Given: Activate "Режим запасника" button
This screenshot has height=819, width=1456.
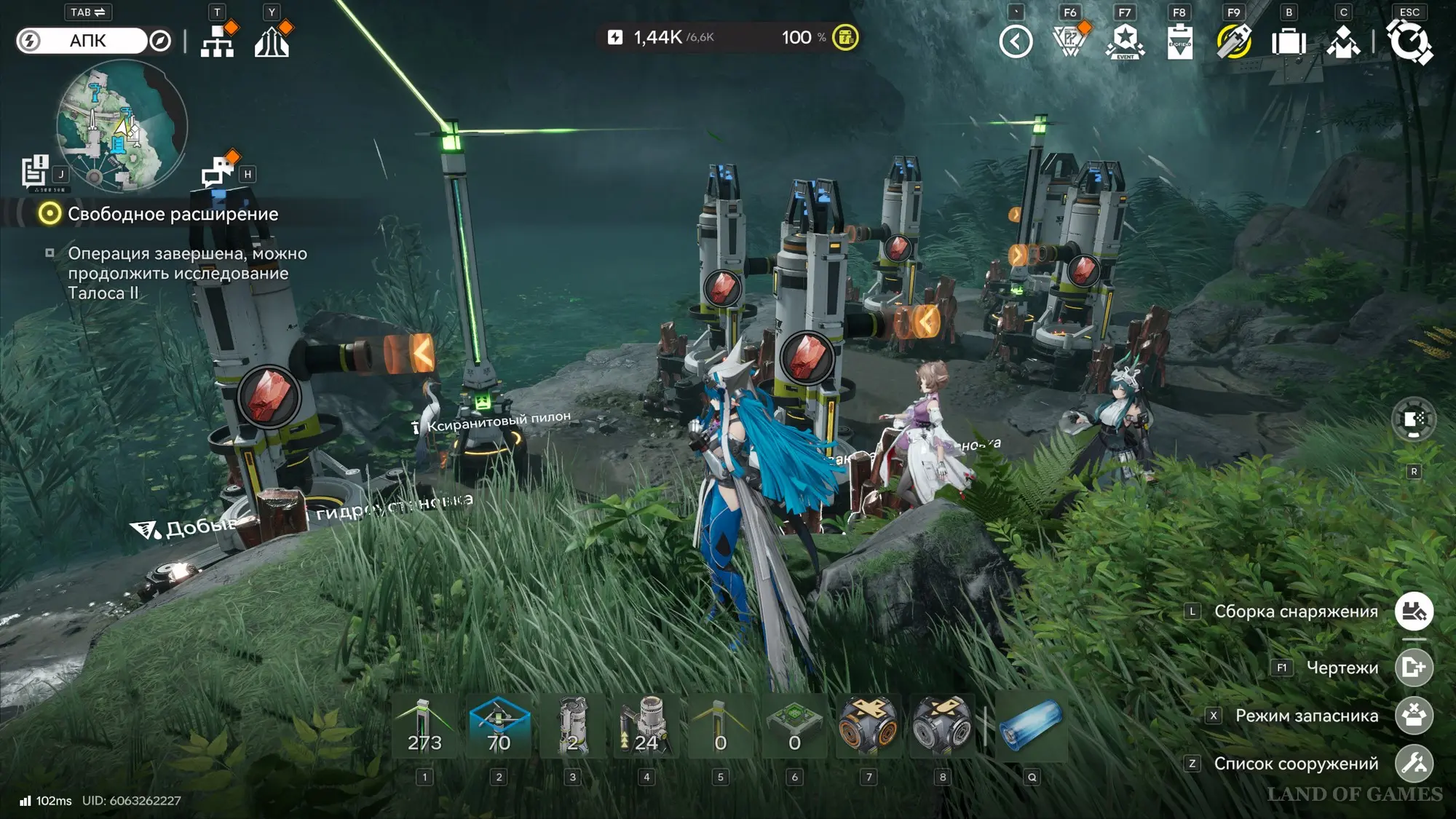Looking at the screenshot, I should (x=1414, y=716).
